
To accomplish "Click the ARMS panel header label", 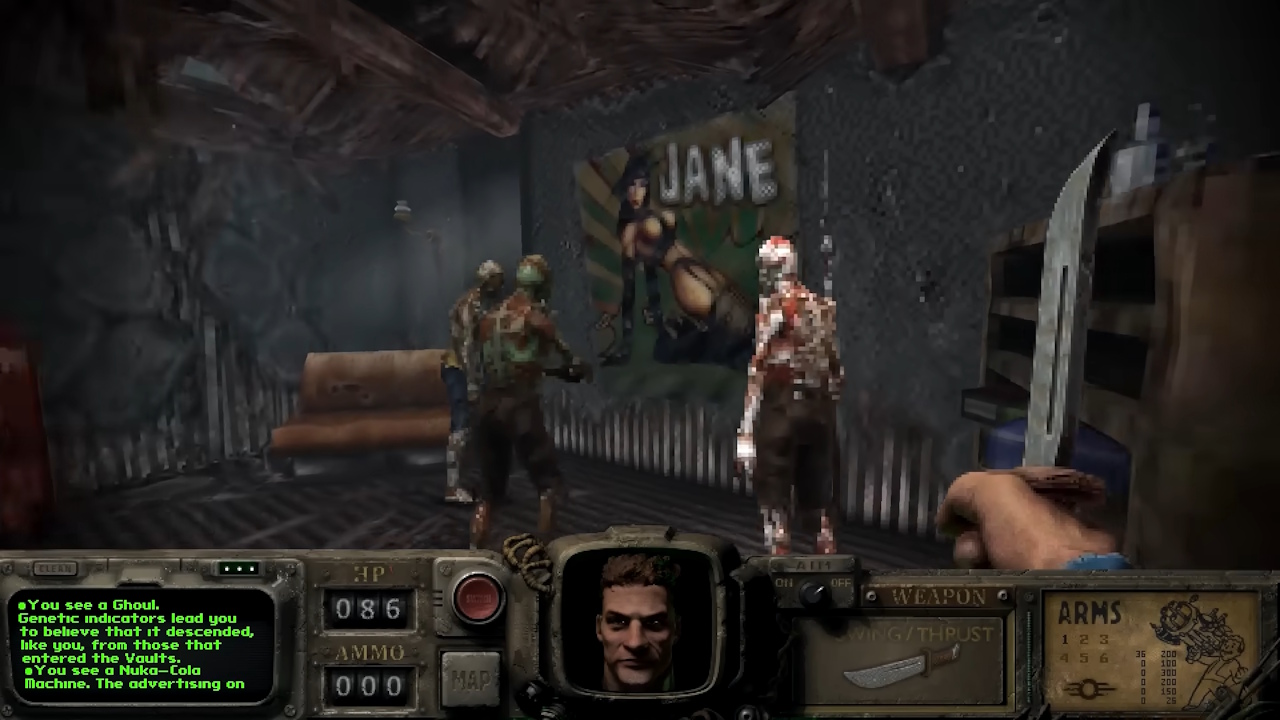I will click(1089, 612).
